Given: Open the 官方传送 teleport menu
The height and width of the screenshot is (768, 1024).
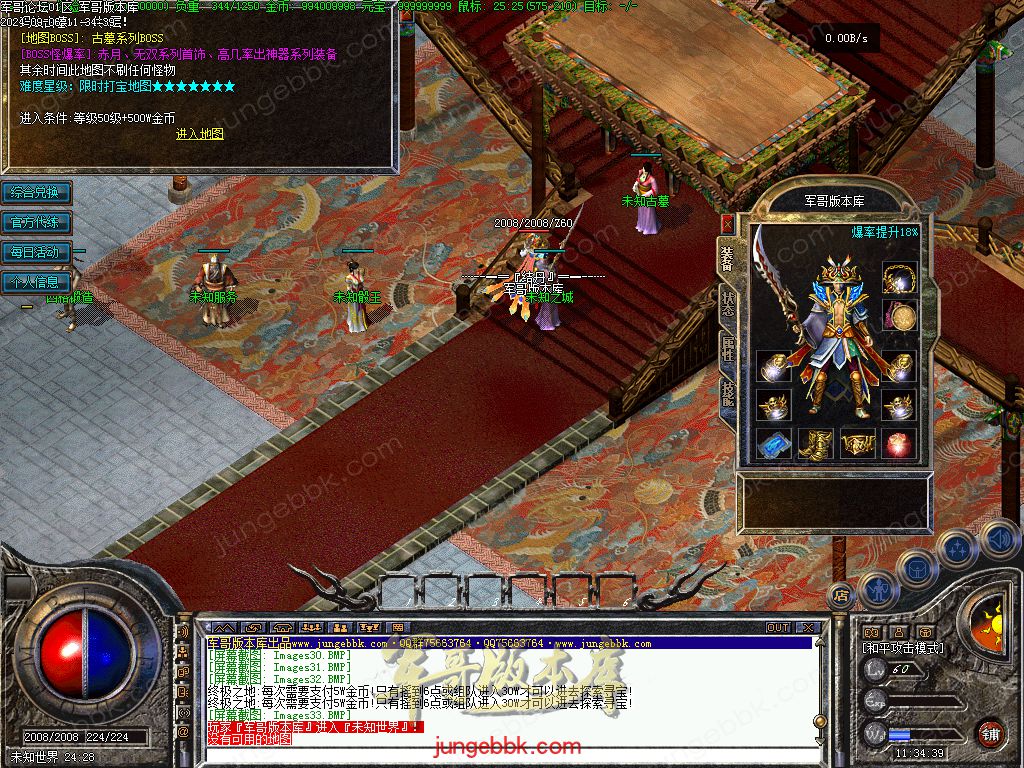Looking at the screenshot, I should pos(36,222).
